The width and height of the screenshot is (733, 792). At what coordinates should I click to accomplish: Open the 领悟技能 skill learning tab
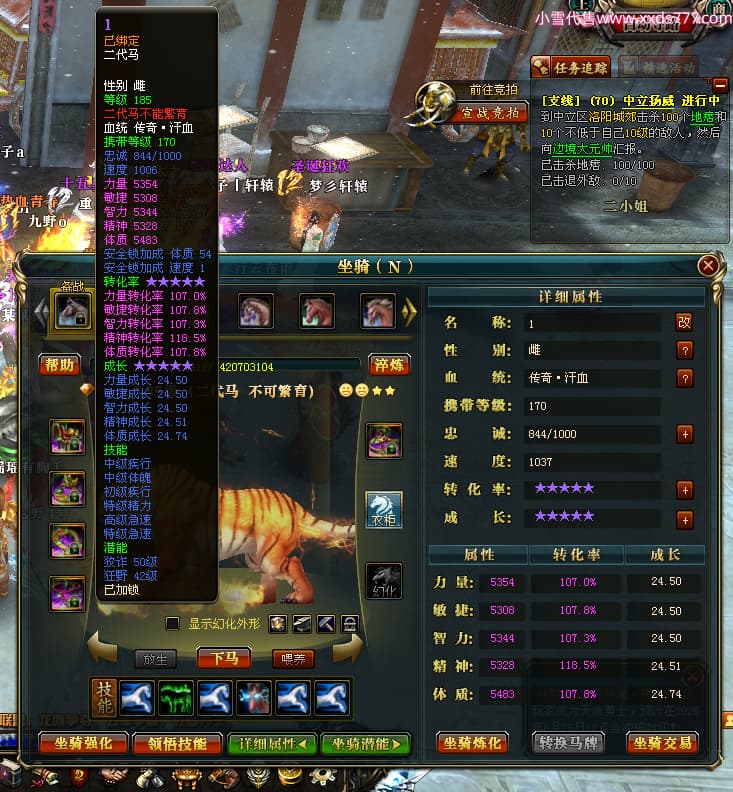click(176, 743)
